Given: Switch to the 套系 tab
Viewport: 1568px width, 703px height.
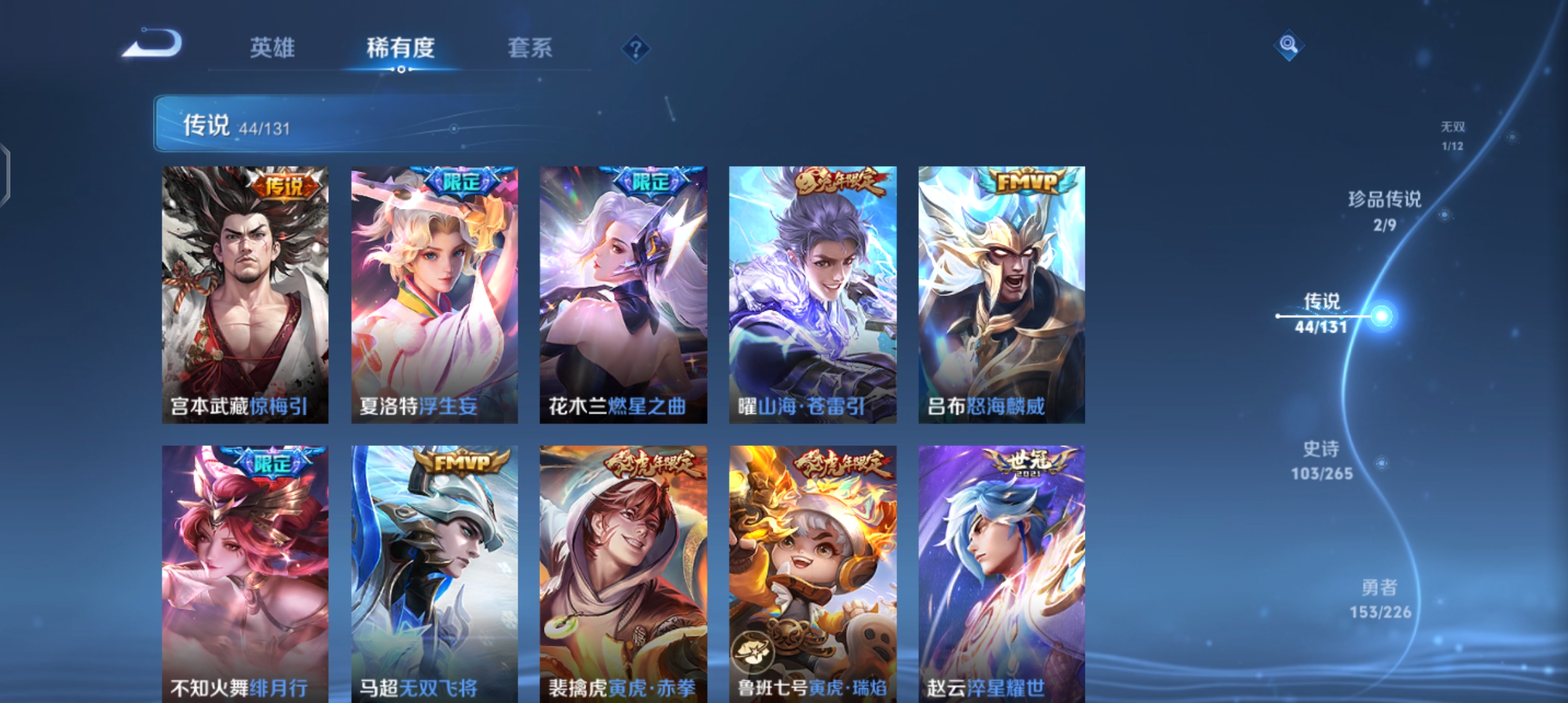Looking at the screenshot, I should click(531, 48).
